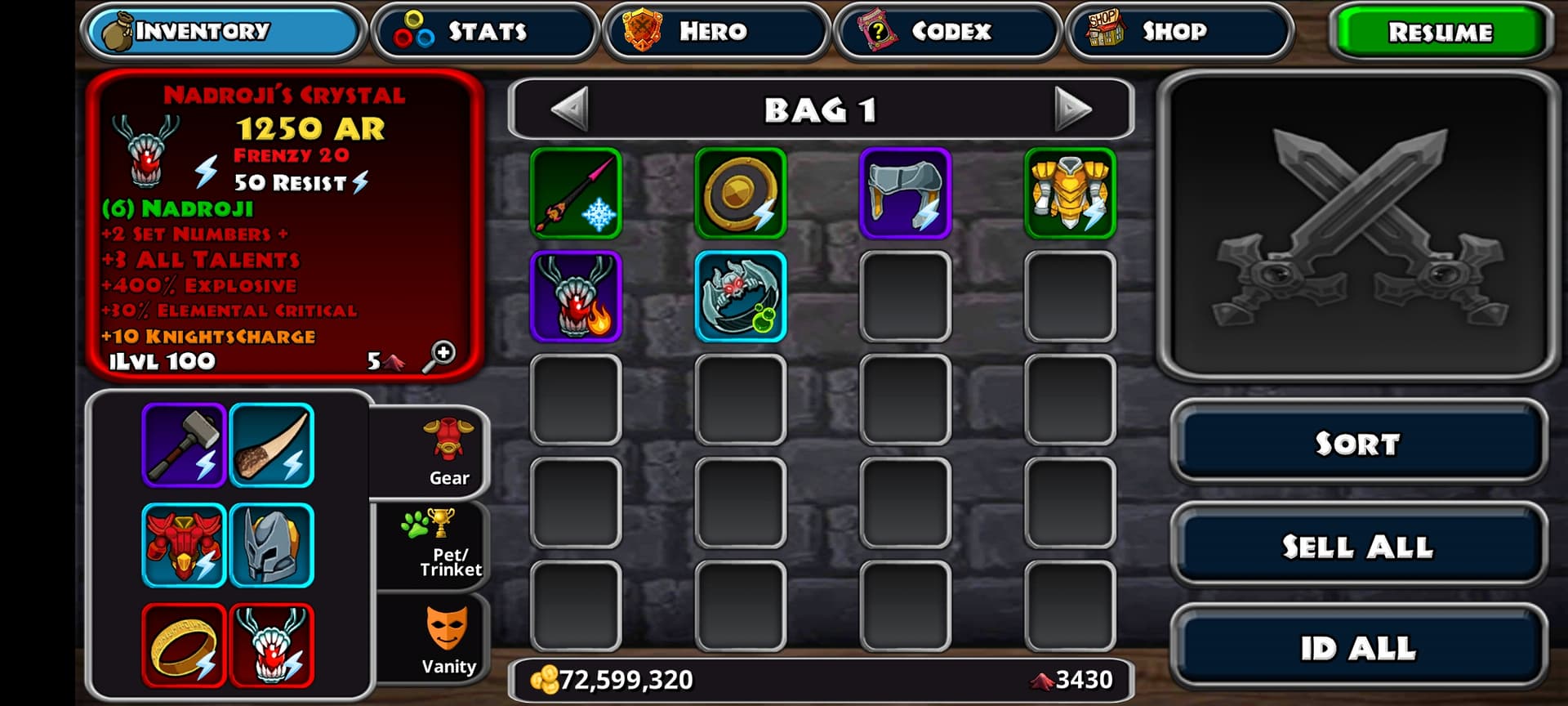Select the ice spear in the bag
1568x706 pixels.
pos(576,194)
